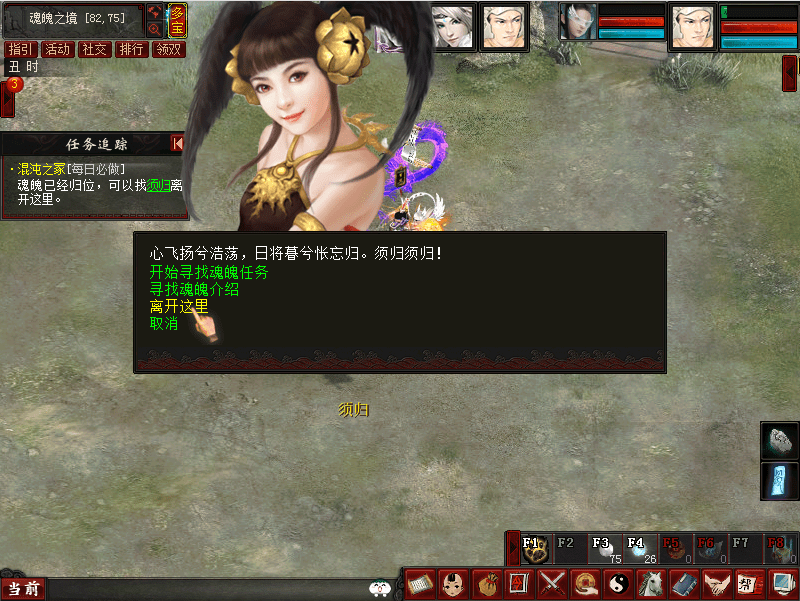Open the crossed swords icon in bottom toolbar
This screenshot has height=601, width=800.
pyautogui.click(x=552, y=582)
